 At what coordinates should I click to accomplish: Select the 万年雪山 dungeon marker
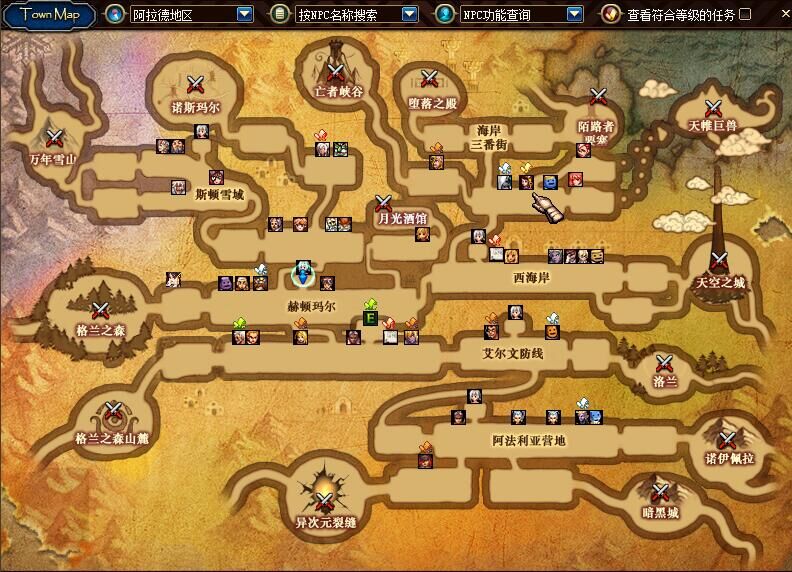[x=54, y=137]
